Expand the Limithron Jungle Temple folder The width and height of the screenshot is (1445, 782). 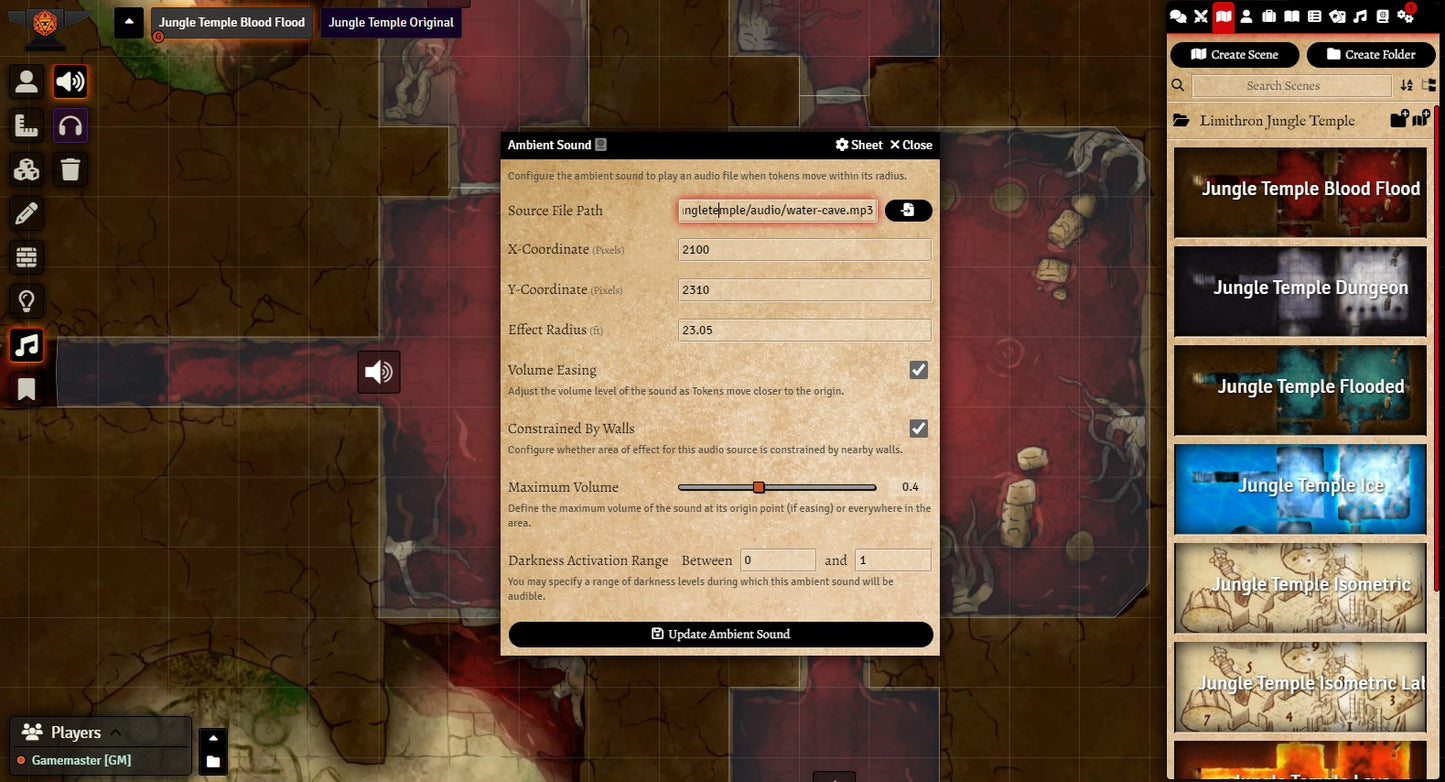point(1277,121)
